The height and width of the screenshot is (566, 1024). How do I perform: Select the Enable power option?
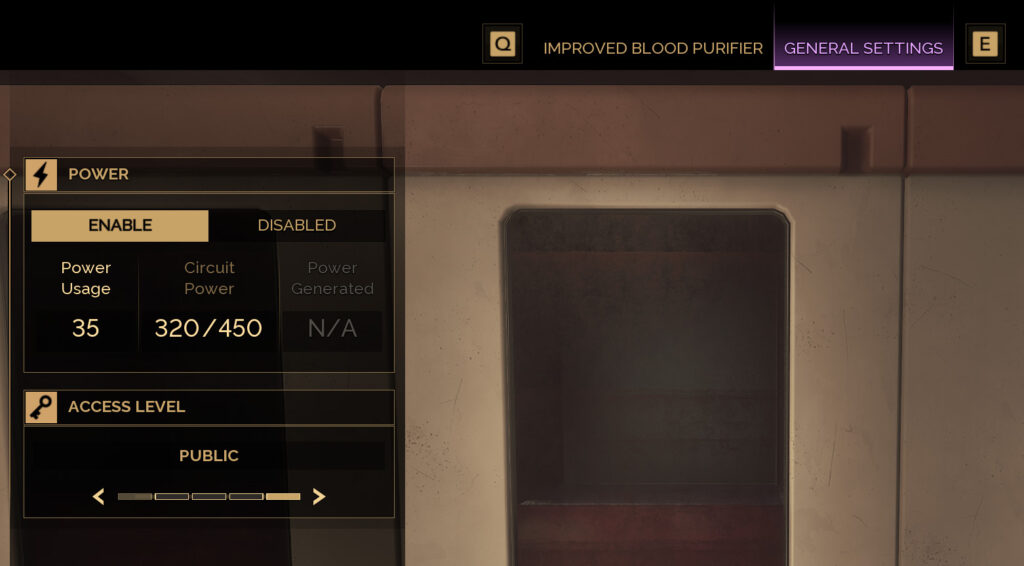tap(120, 225)
